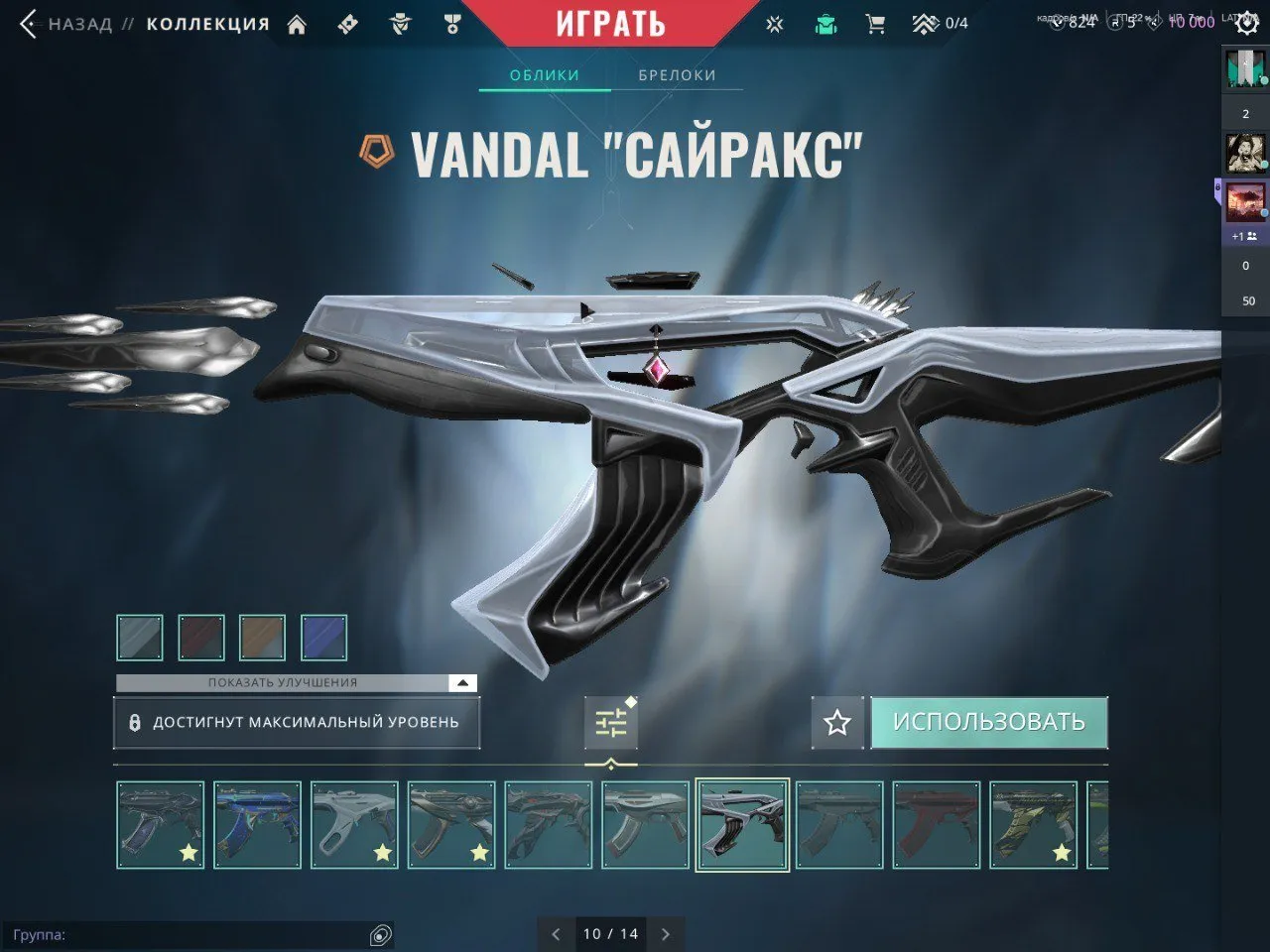Open the store cart icon

tap(874, 23)
